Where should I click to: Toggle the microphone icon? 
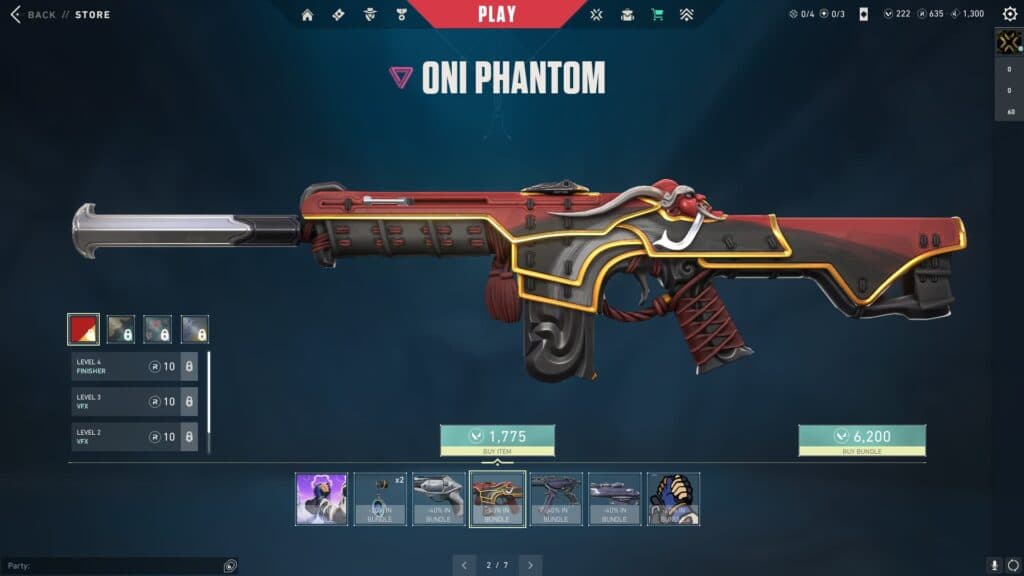(993, 565)
